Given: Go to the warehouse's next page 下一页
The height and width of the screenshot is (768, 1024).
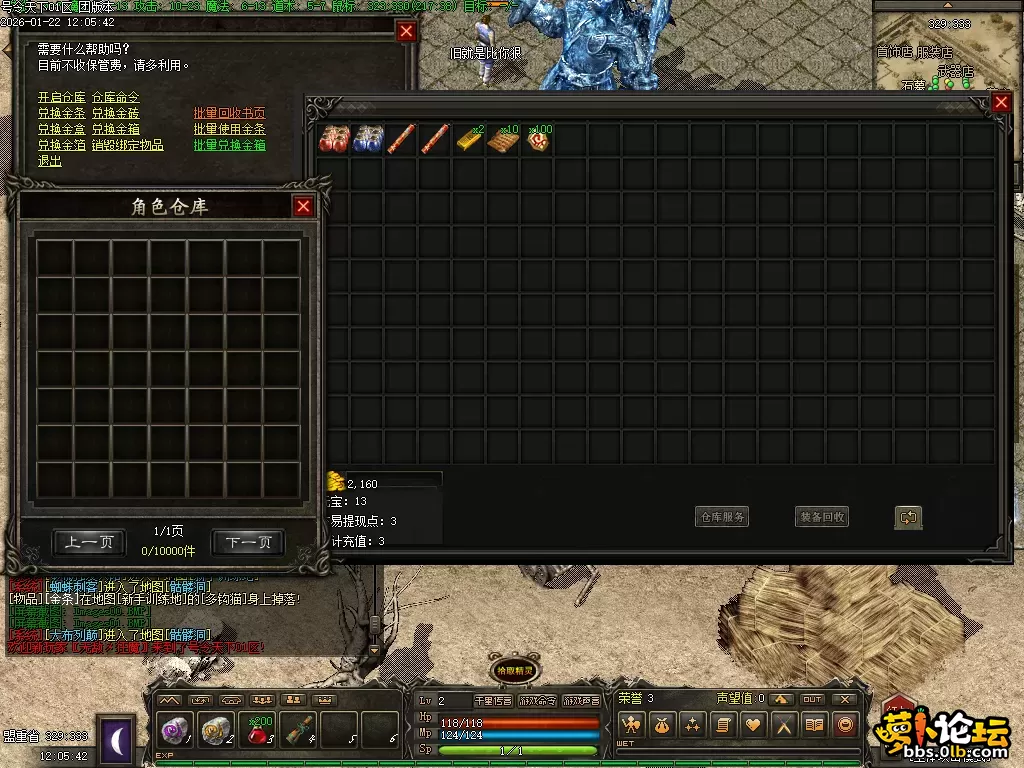Looking at the screenshot, I should pyautogui.click(x=248, y=542).
